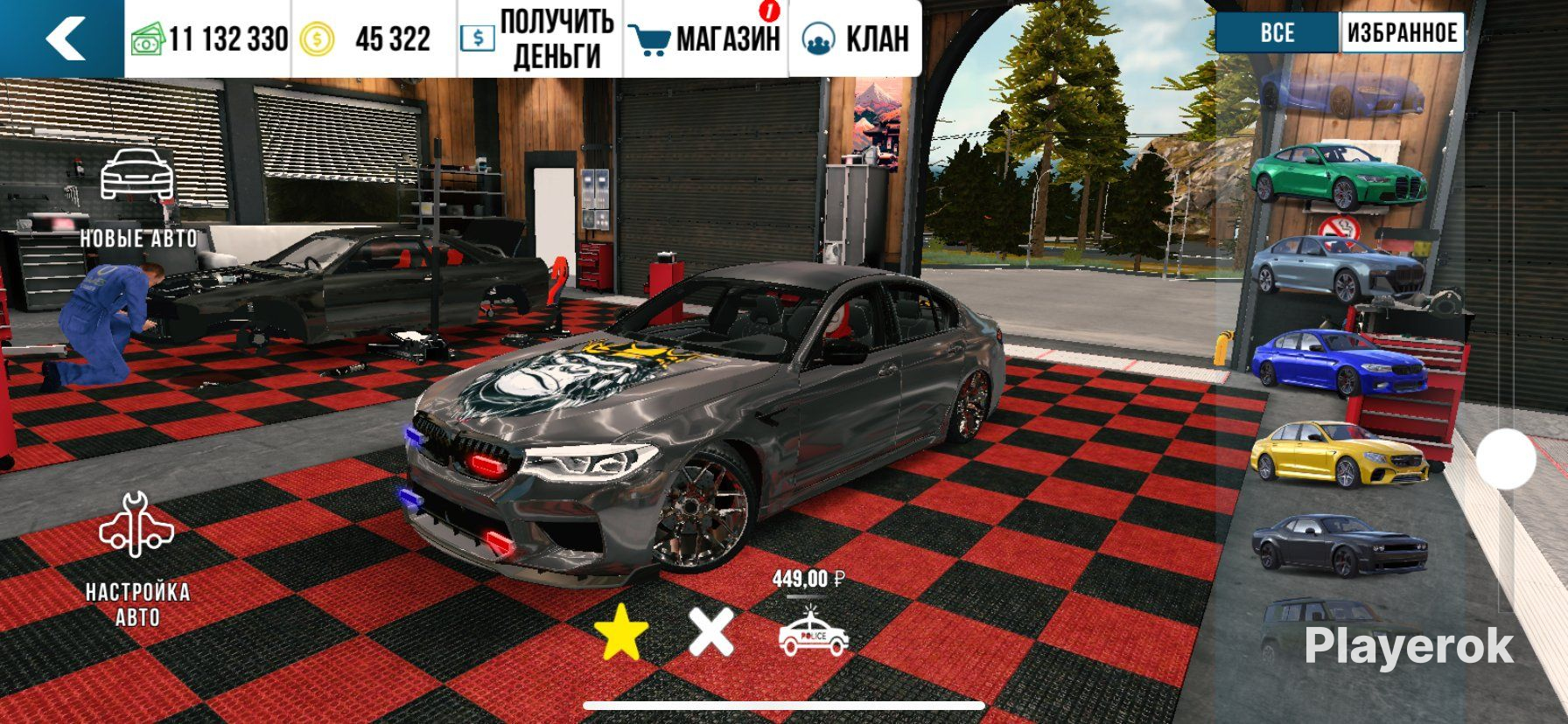Tap the white X button
The image size is (1568, 724).
click(x=710, y=631)
